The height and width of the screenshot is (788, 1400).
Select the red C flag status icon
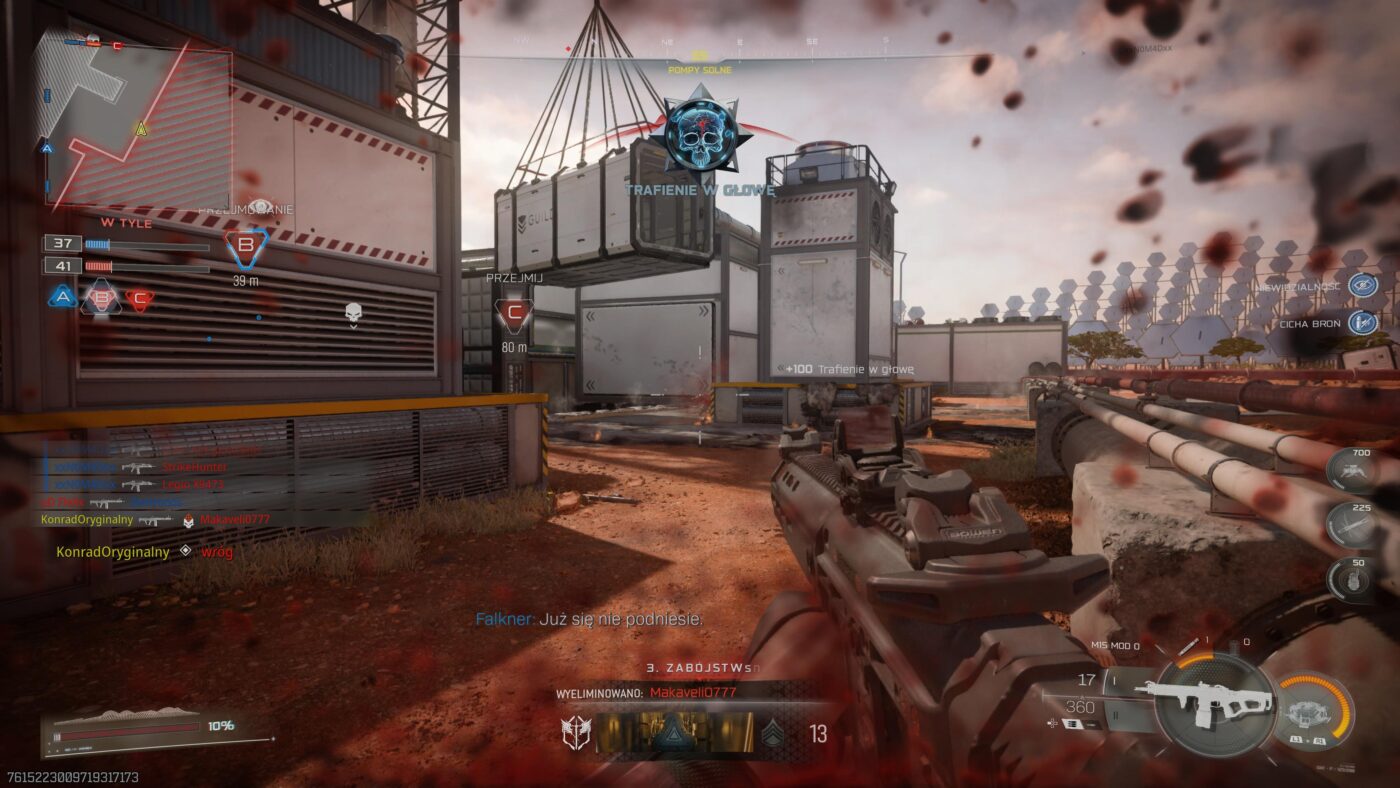[140, 298]
